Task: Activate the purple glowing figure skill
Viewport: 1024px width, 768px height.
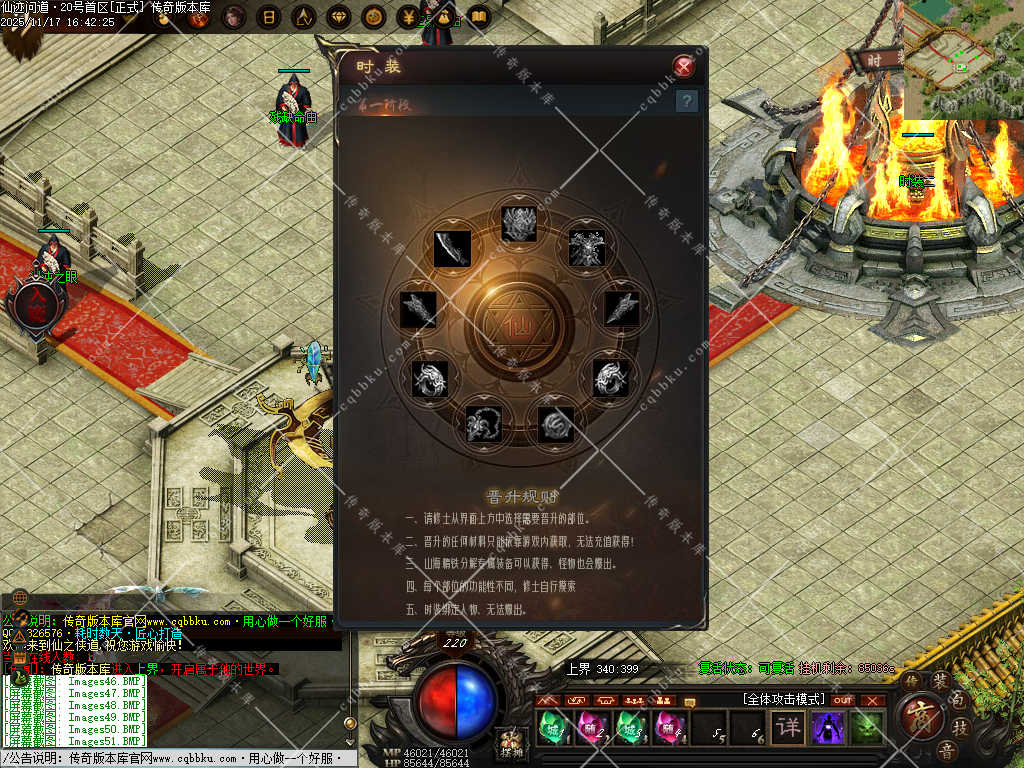Action: [x=828, y=727]
